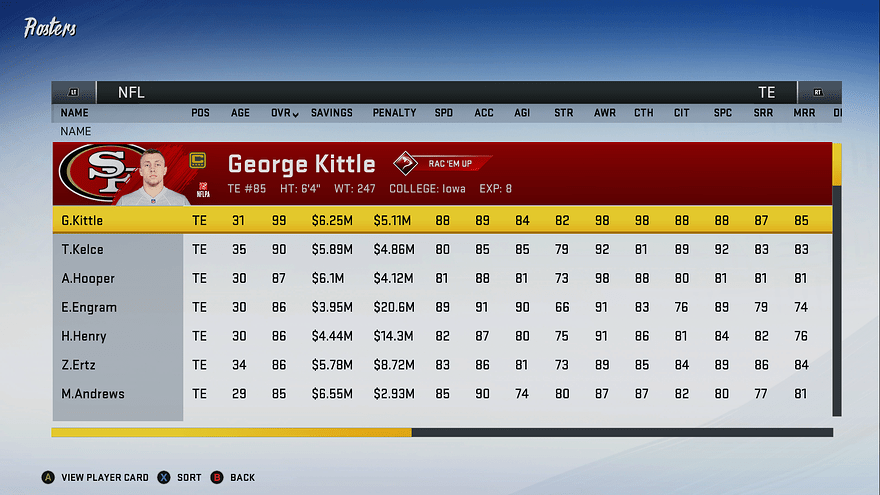This screenshot has height=495, width=880.
Task: Sort players by the OVR column
Action: point(284,113)
